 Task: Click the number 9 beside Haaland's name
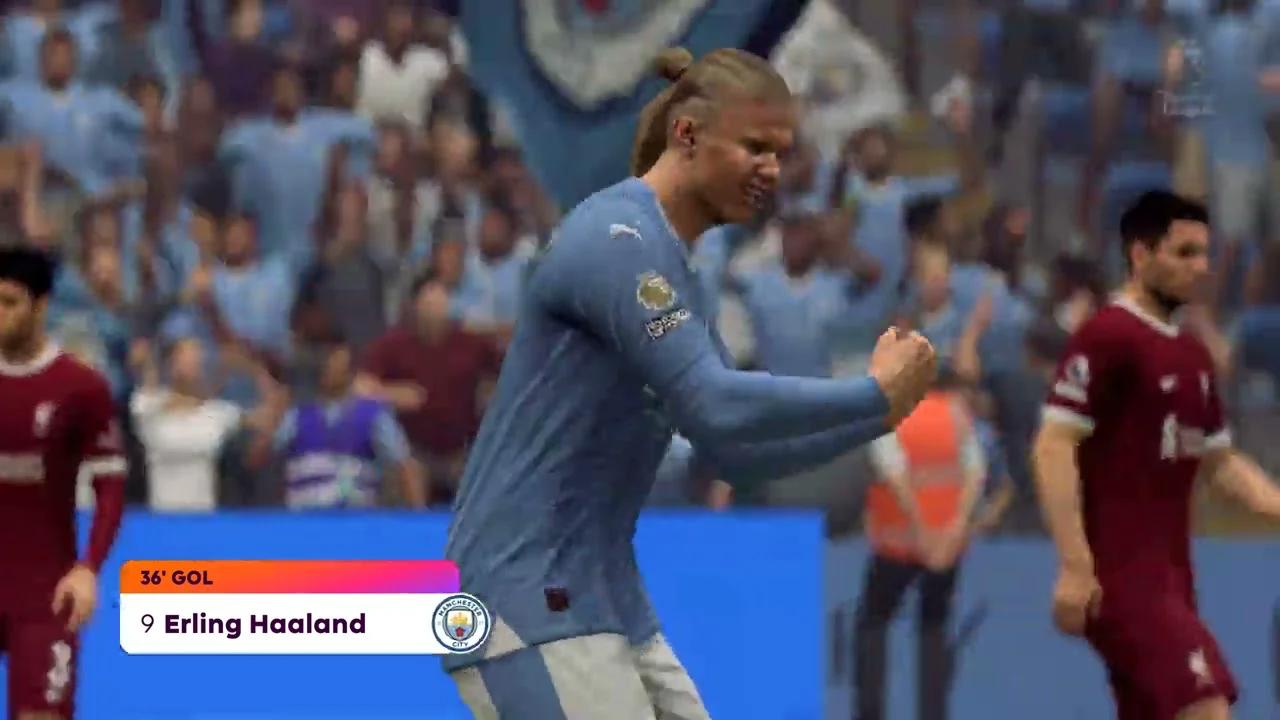tap(147, 624)
